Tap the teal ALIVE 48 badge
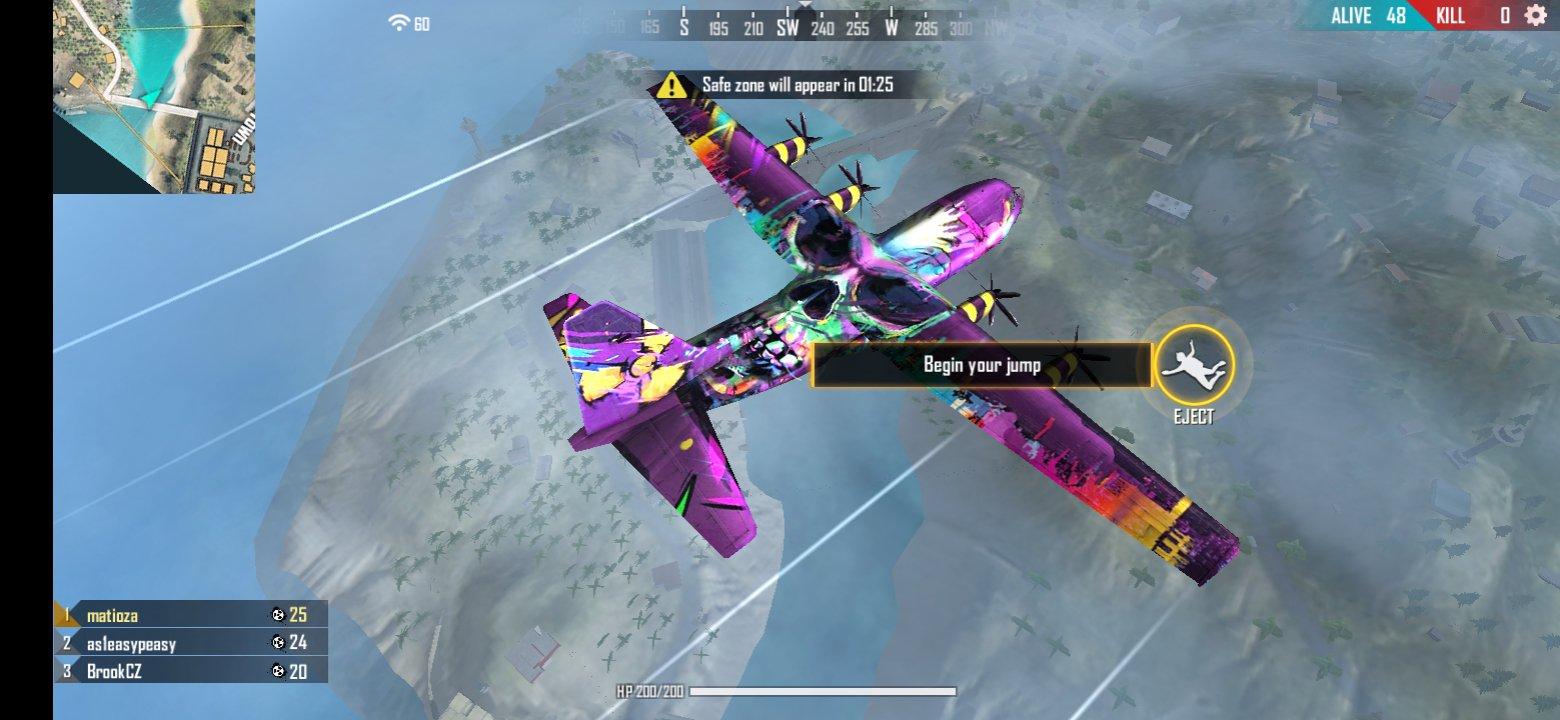This screenshot has width=1560, height=720. coord(1368,15)
